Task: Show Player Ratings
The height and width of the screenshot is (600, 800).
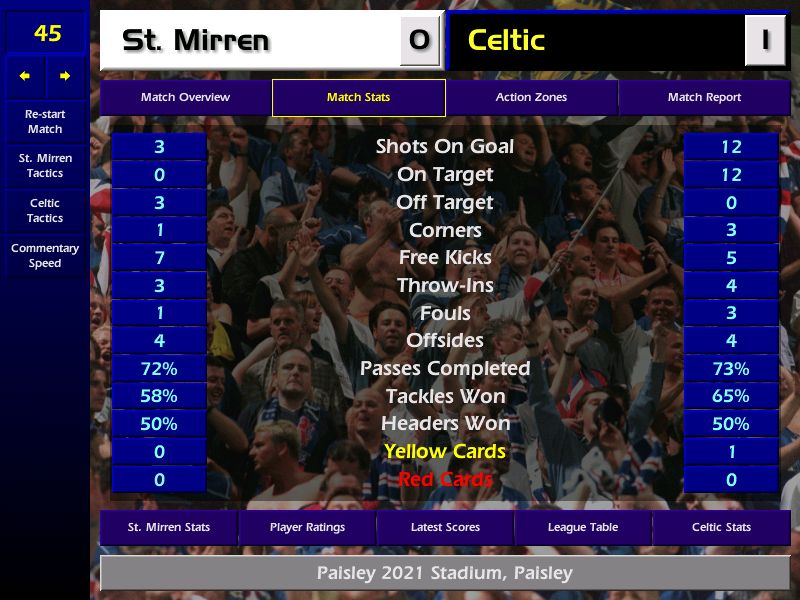Action: coord(307,527)
